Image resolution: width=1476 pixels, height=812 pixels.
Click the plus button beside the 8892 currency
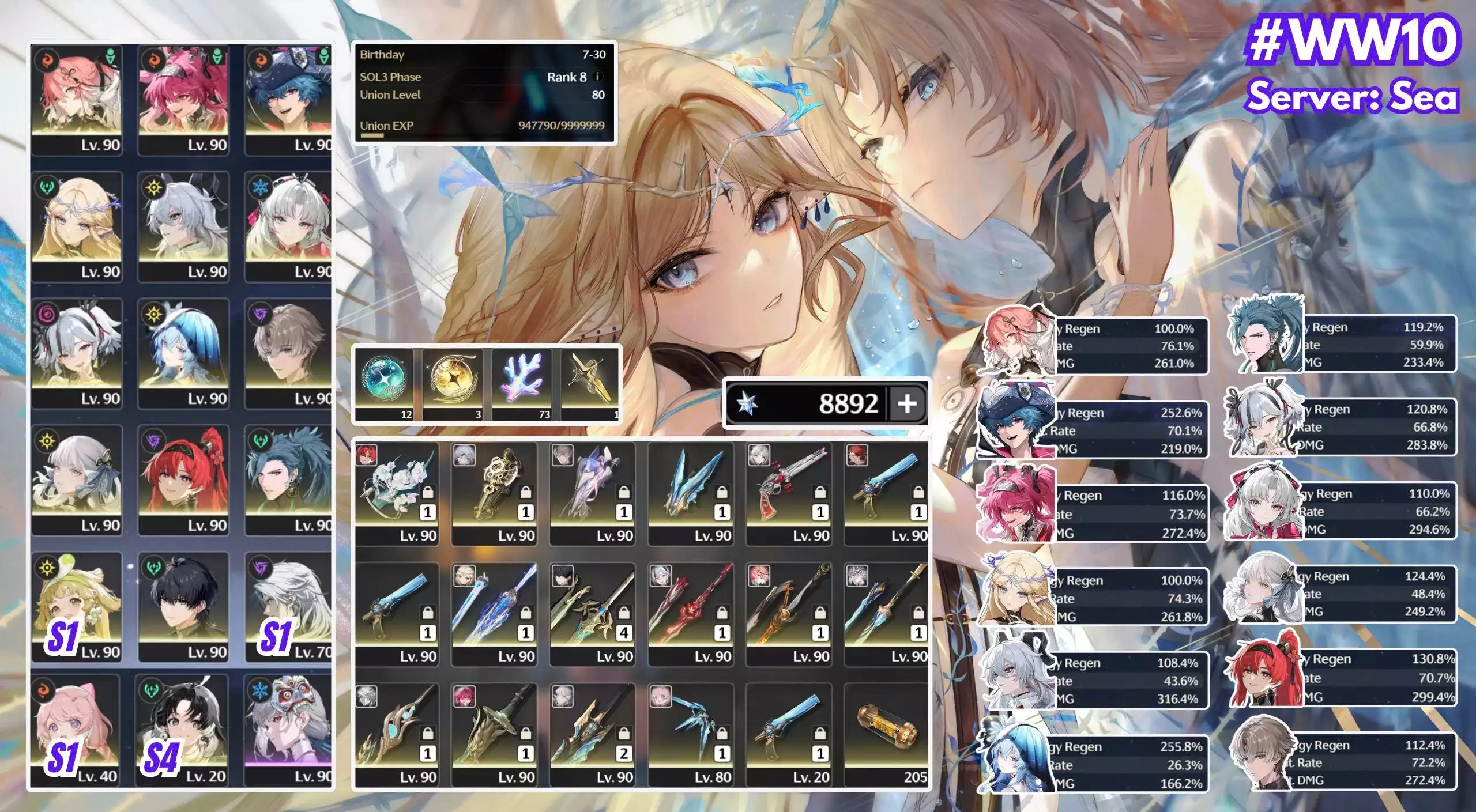pyautogui.click(x=907, y=403)
